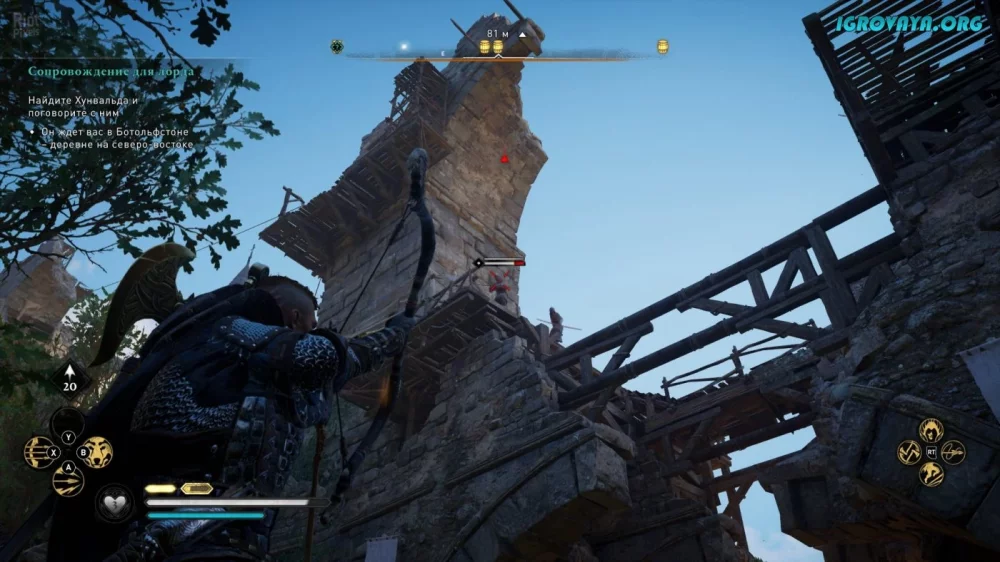Use the heart-shaped healing ration icon
Image resolution: width=1000 pixels, height=562 pixels.
tap(115, 501)
